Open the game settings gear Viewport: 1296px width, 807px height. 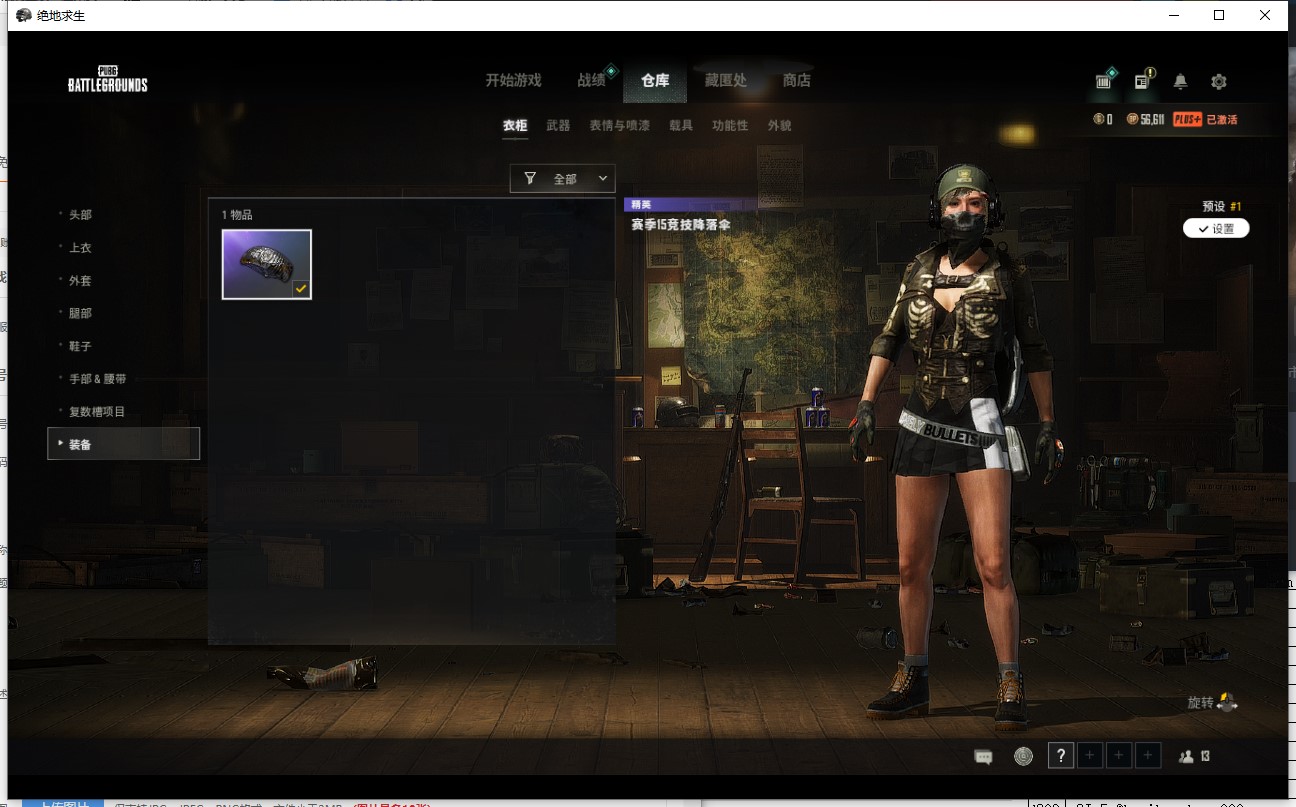pos(1219,81)
